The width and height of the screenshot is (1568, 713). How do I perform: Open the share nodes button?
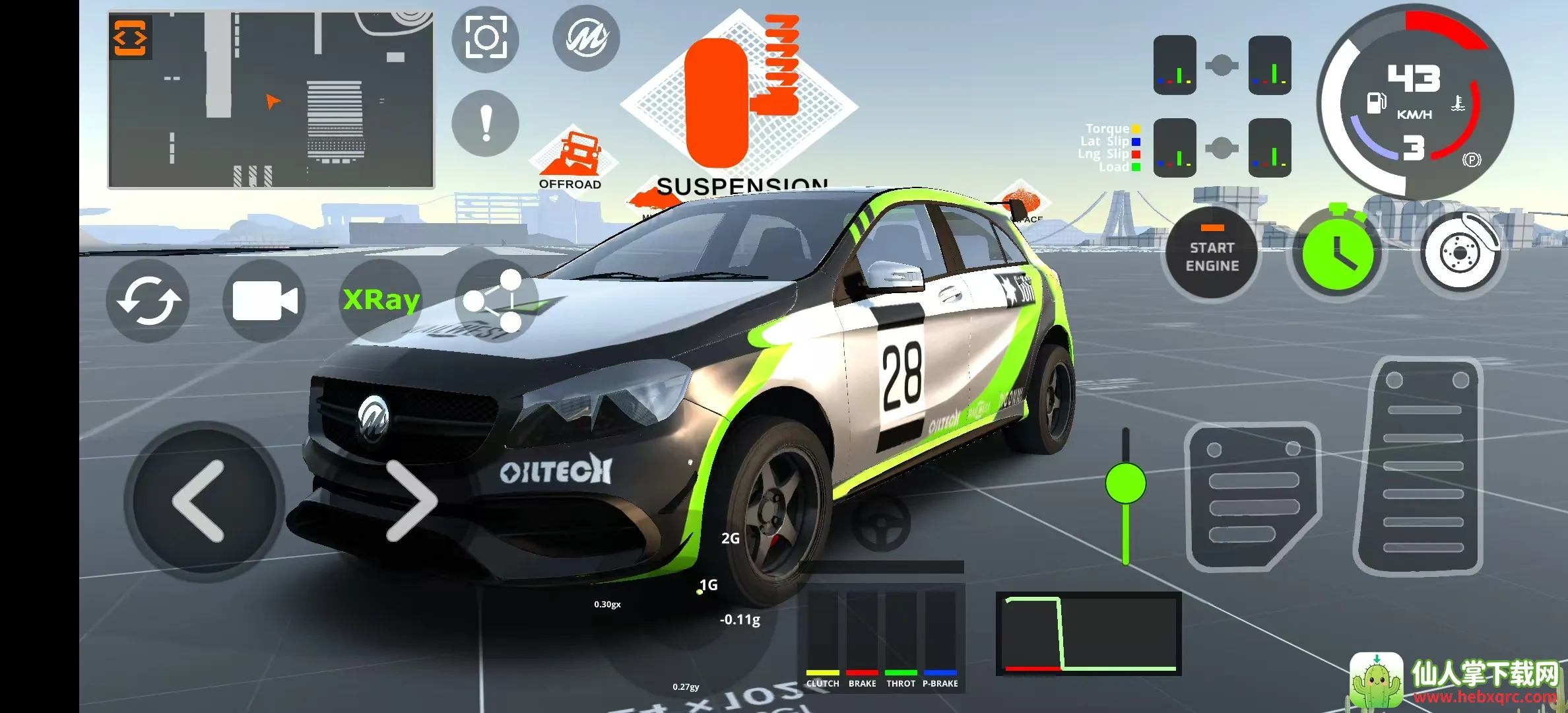495,300
